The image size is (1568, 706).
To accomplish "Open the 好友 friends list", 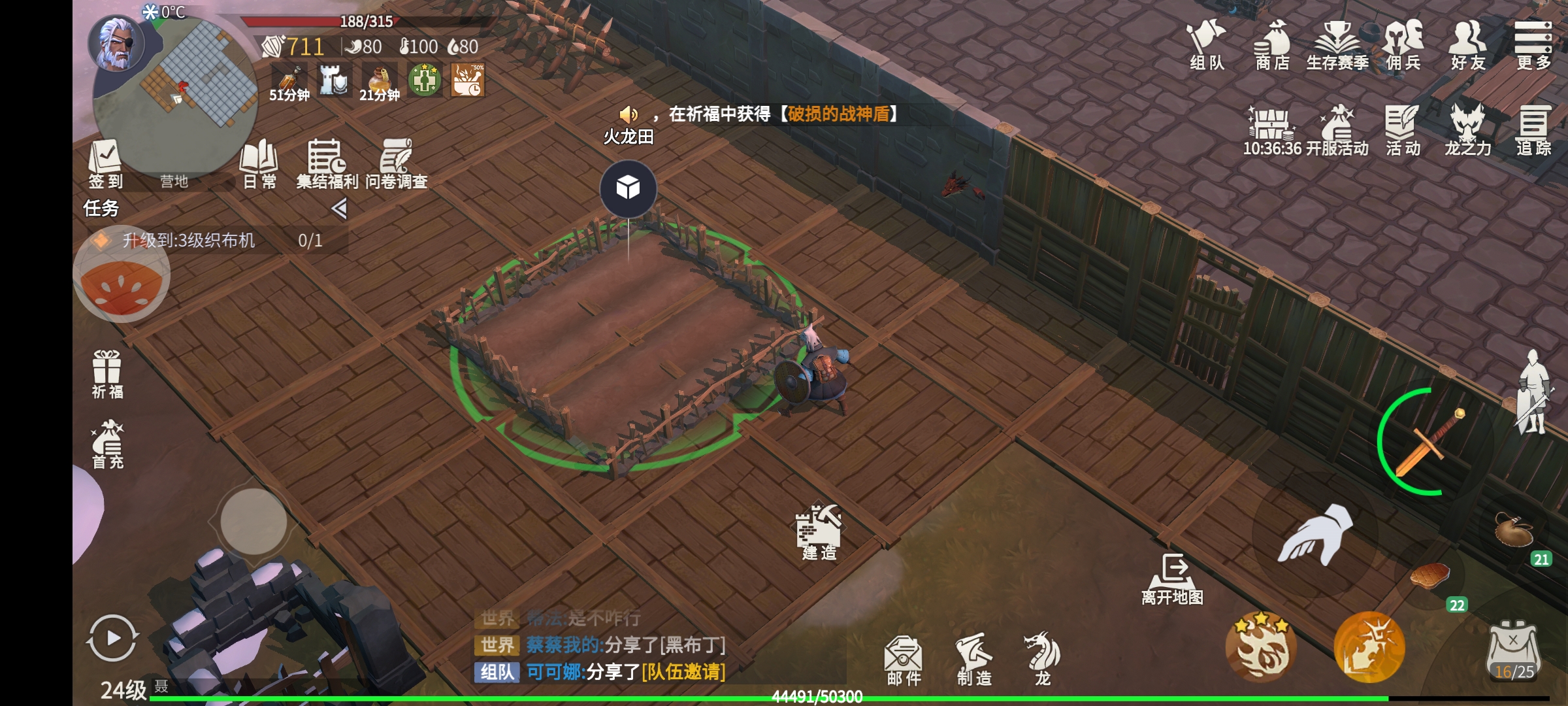I will pyautogui.click(x=1467, y=44).
